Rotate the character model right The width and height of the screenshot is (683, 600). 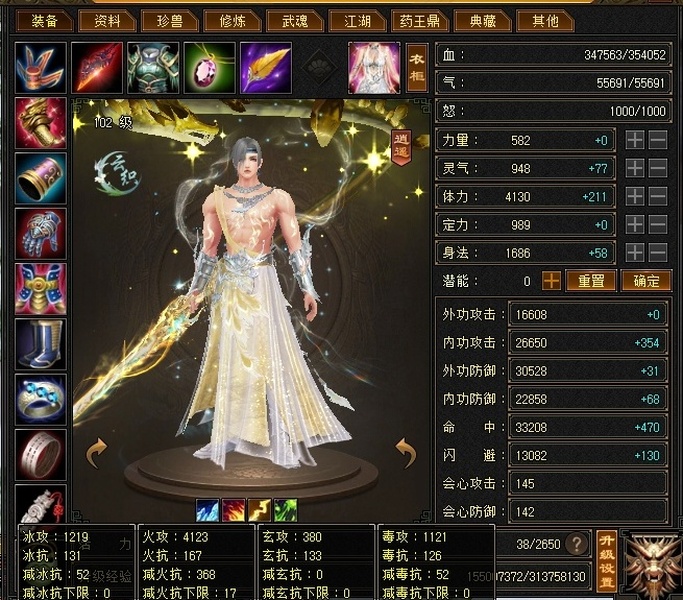[x=405, y=453]
